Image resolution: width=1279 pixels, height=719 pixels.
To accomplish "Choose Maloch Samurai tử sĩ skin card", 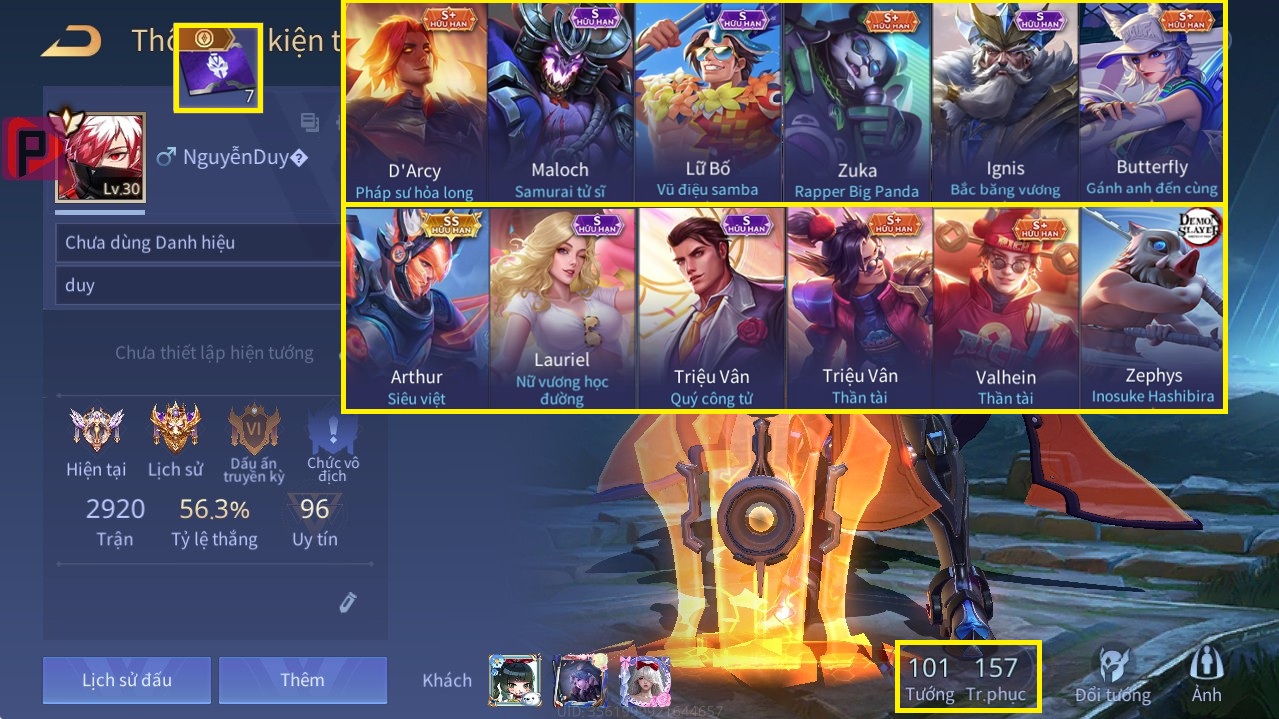I will point(560,103).
